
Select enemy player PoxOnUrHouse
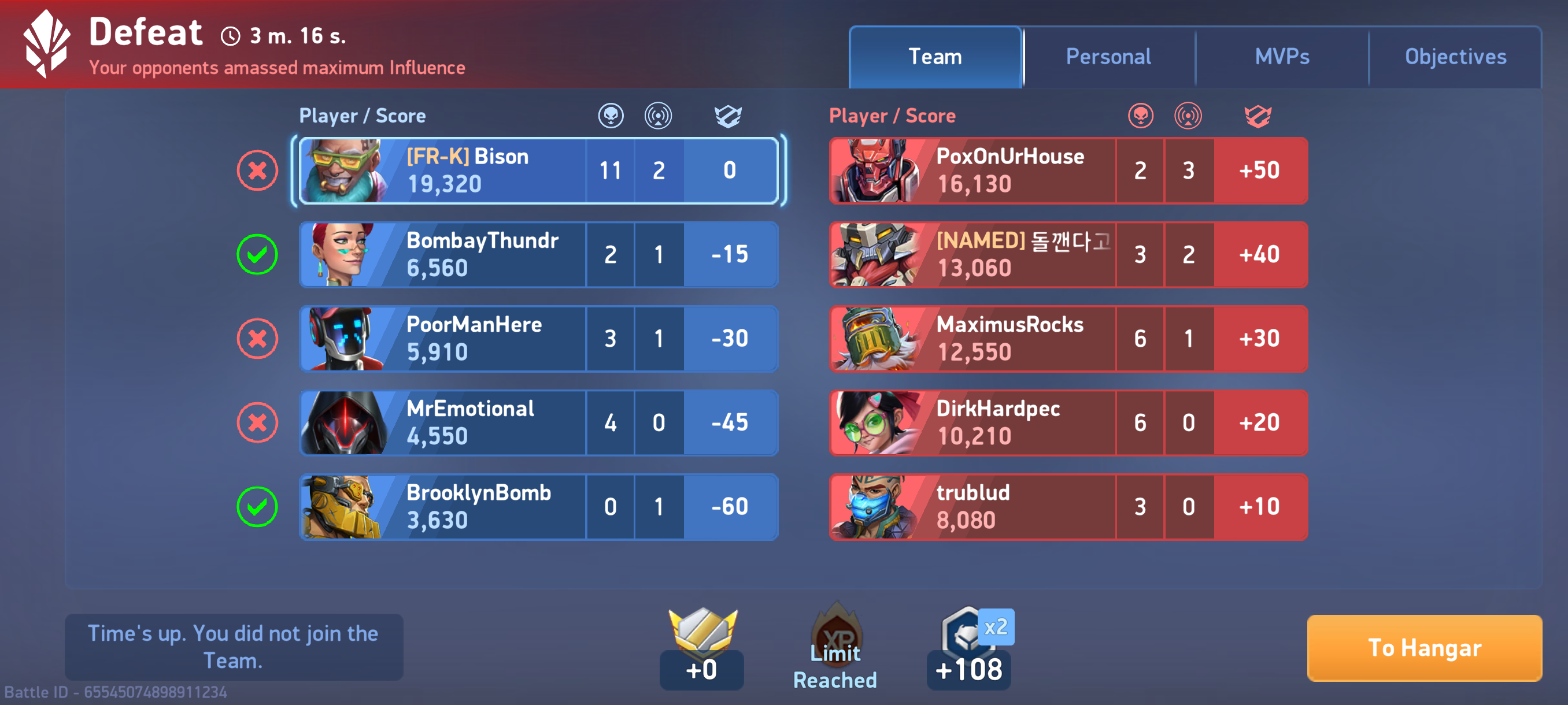point(1068,170)
